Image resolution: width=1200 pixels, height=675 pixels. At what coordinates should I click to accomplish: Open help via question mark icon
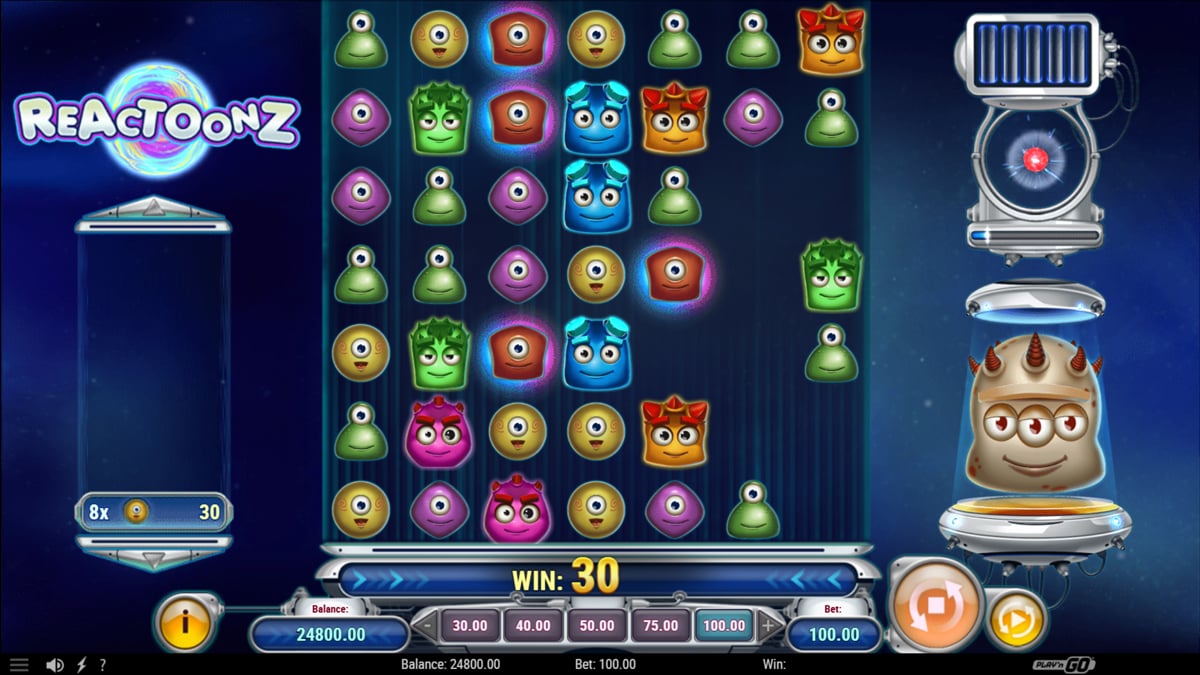[x=102, y=664]
